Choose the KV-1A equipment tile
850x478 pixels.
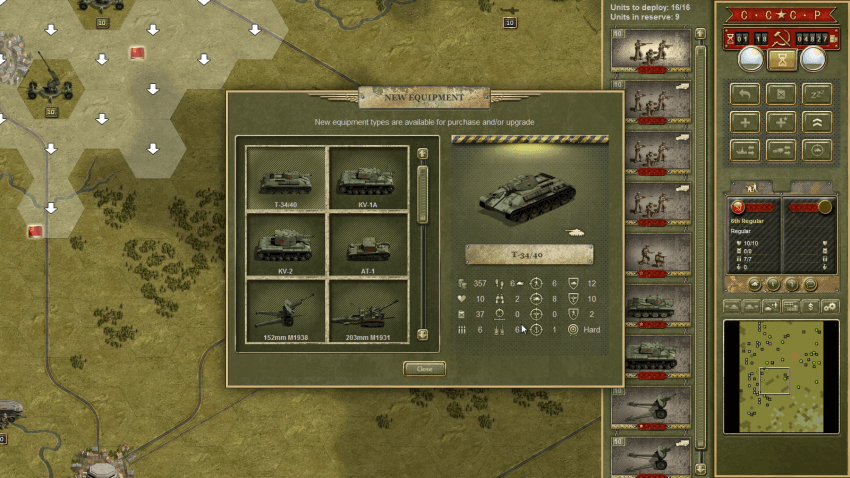(368, 179)
